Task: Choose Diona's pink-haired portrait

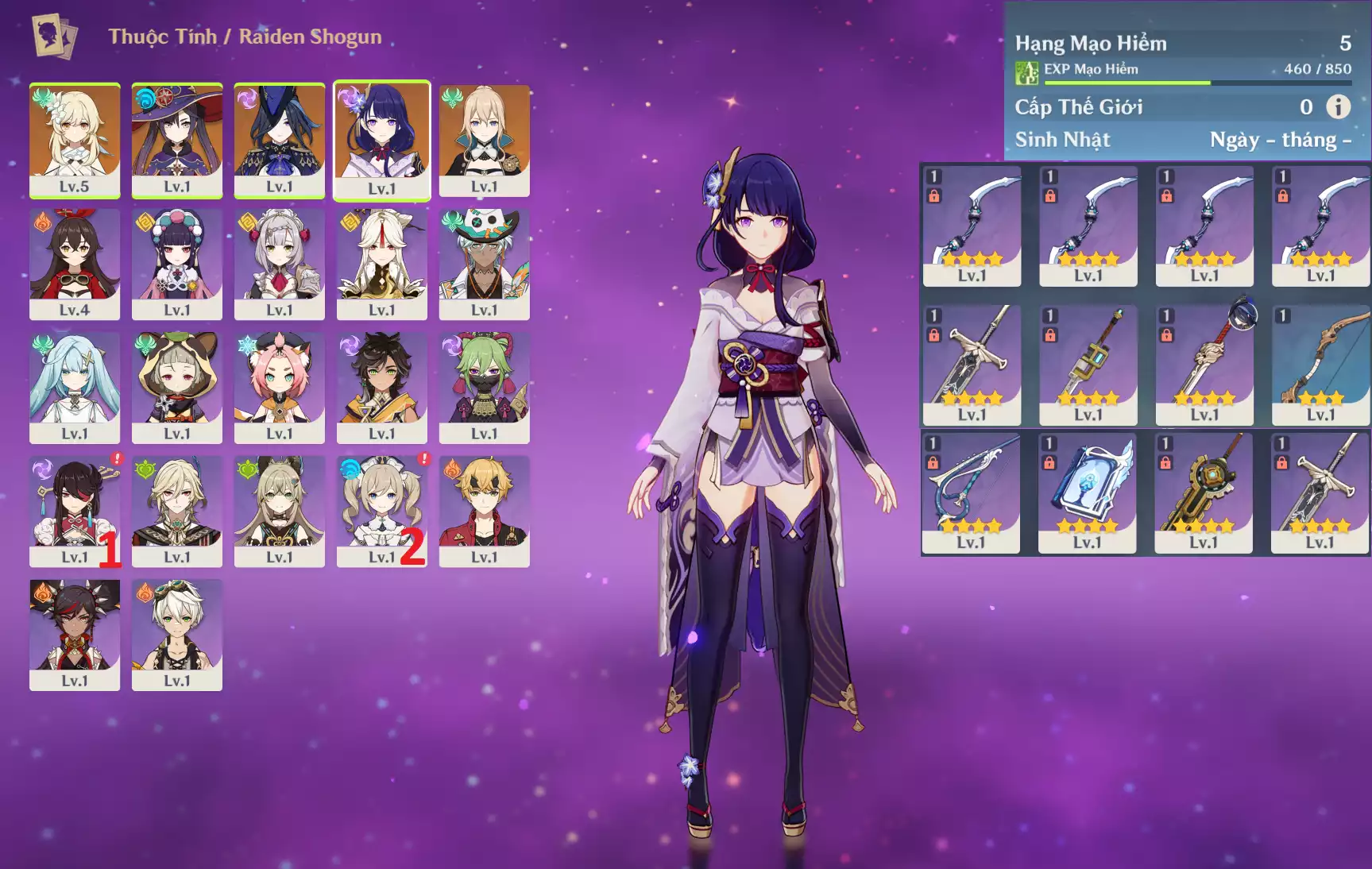Action: tap(280, 387)
